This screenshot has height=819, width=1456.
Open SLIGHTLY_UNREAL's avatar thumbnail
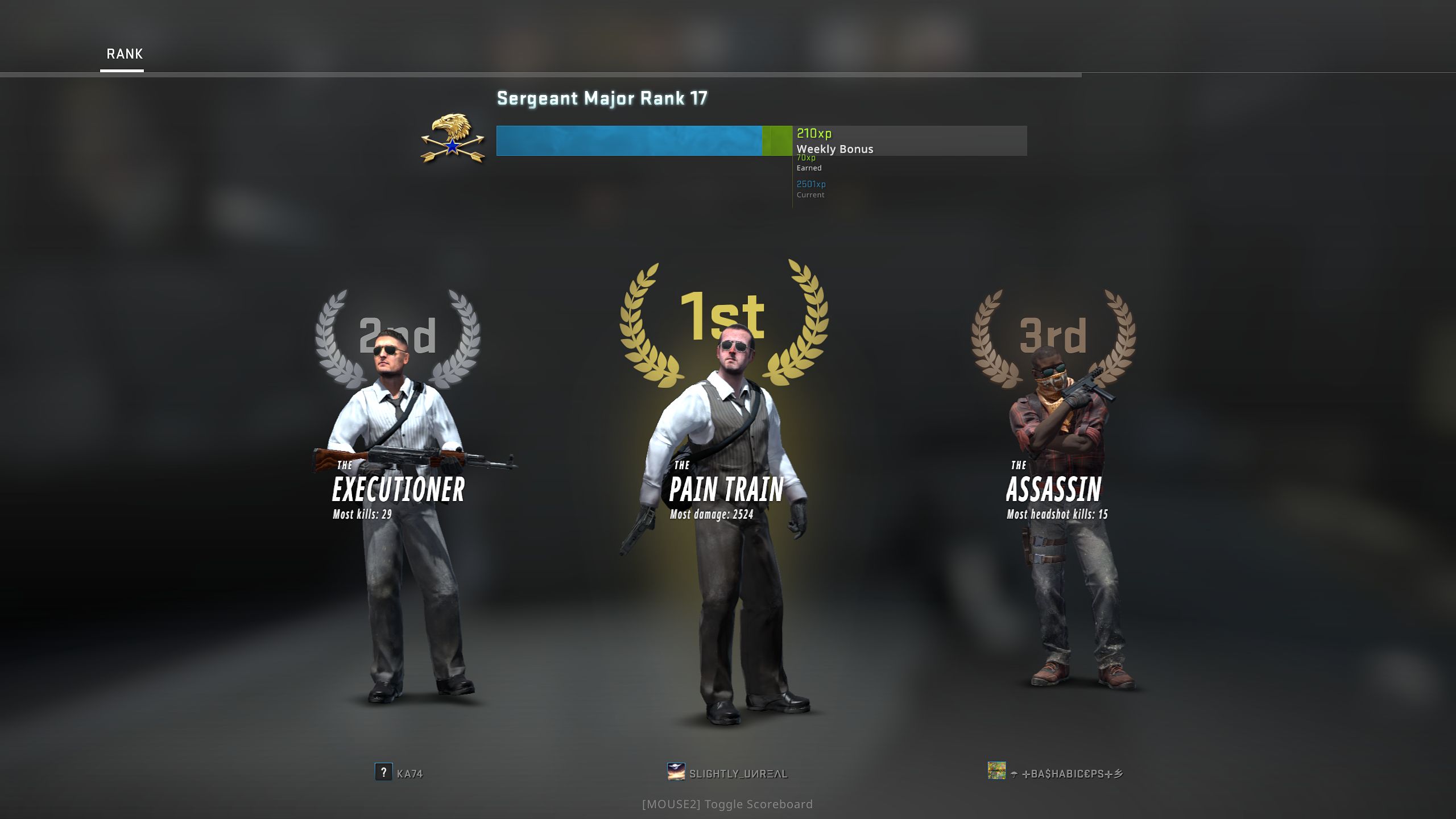(x=676, y=772)
